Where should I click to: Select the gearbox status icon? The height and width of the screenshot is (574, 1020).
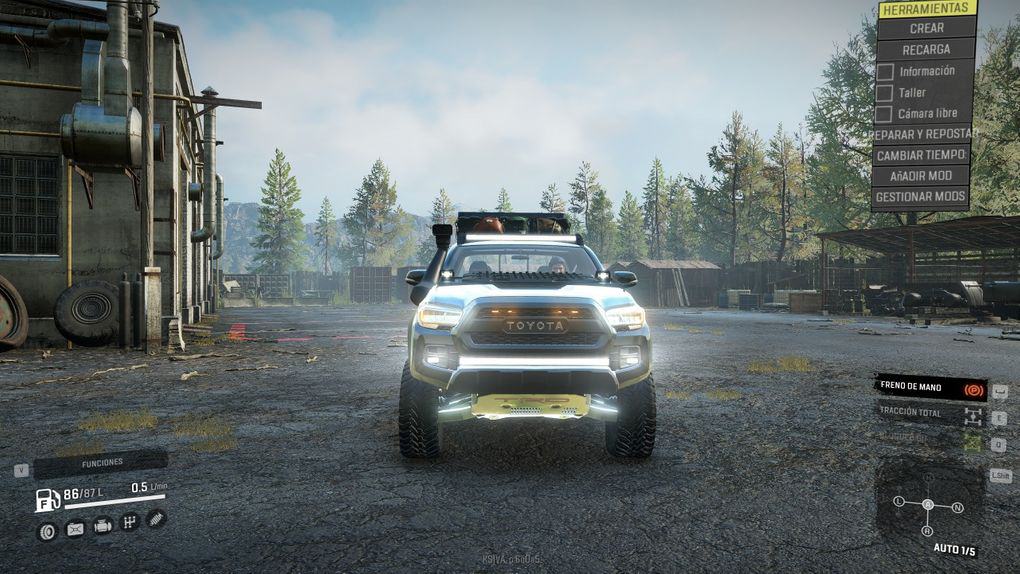click(x=129, y=522)
